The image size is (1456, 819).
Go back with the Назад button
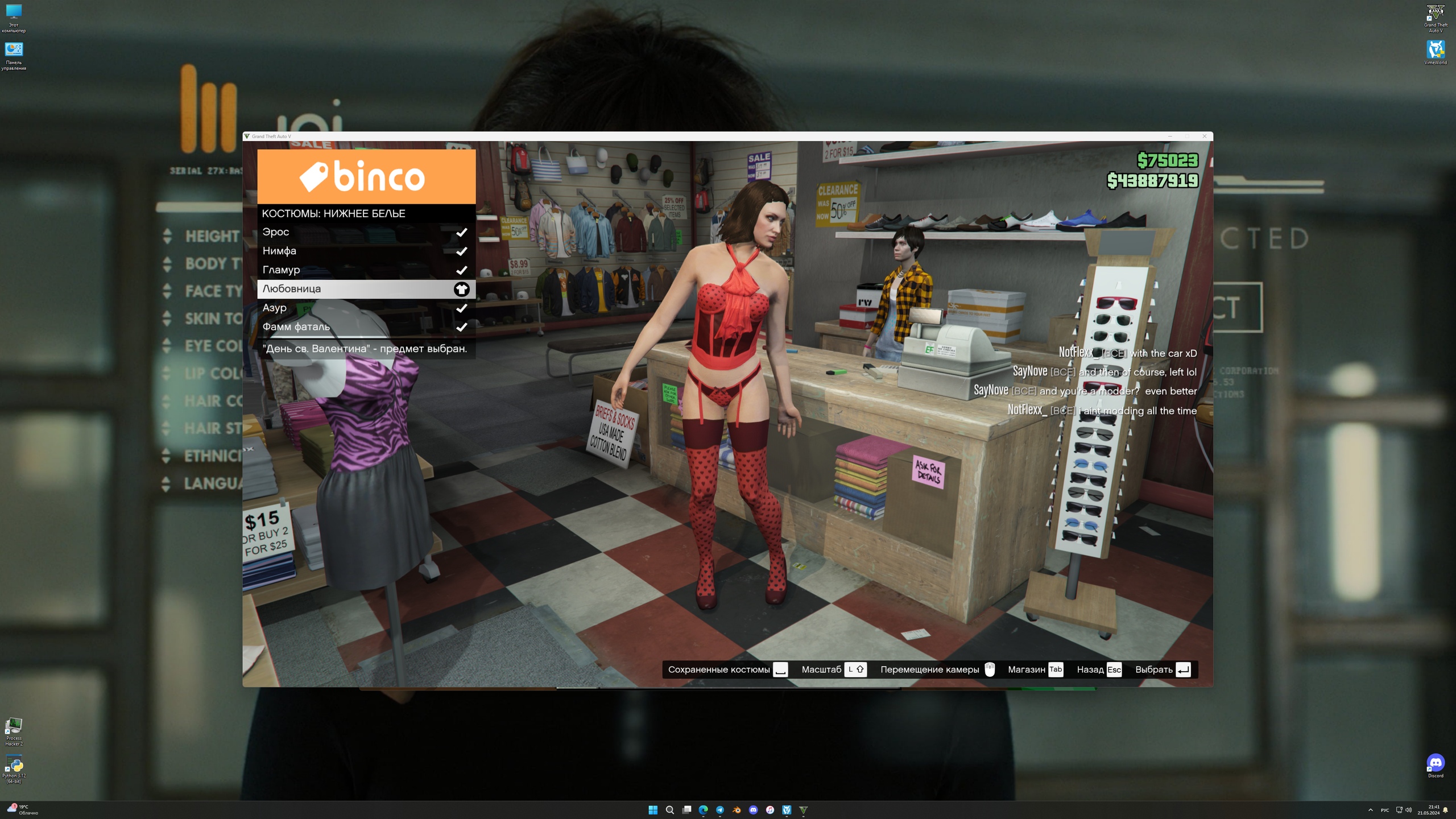1098,669
